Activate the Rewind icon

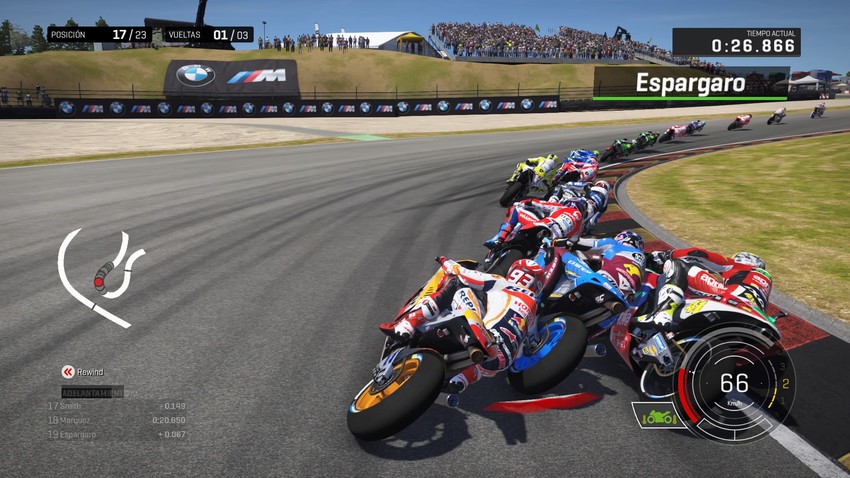click(68, 372)
